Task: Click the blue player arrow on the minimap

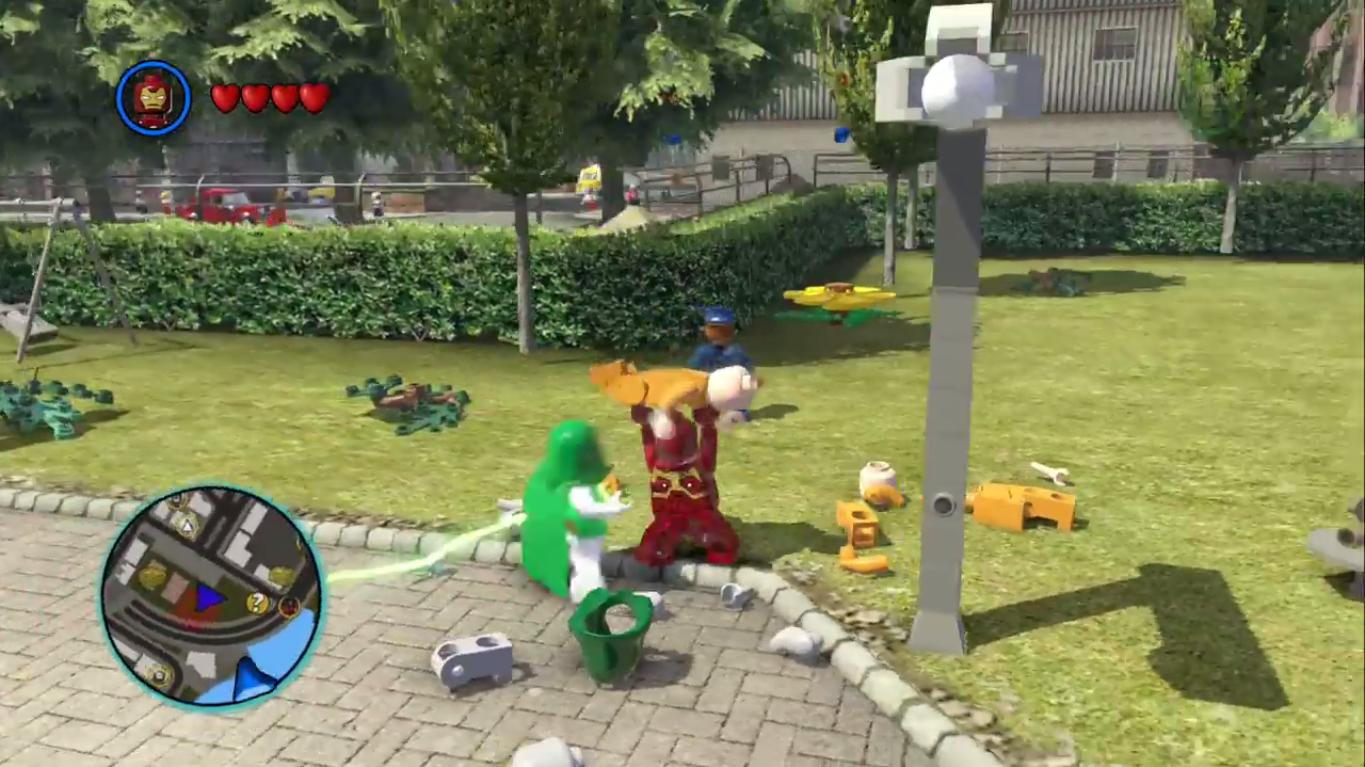Action: click(x=208, y=599)
